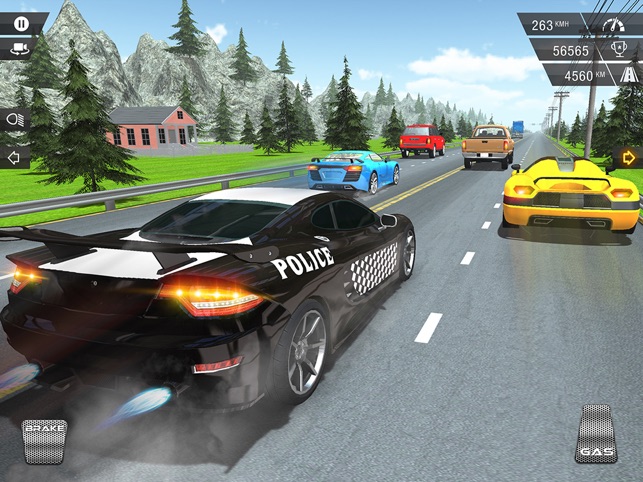Hit the BRAKE pedal

[x=45, y=440]
